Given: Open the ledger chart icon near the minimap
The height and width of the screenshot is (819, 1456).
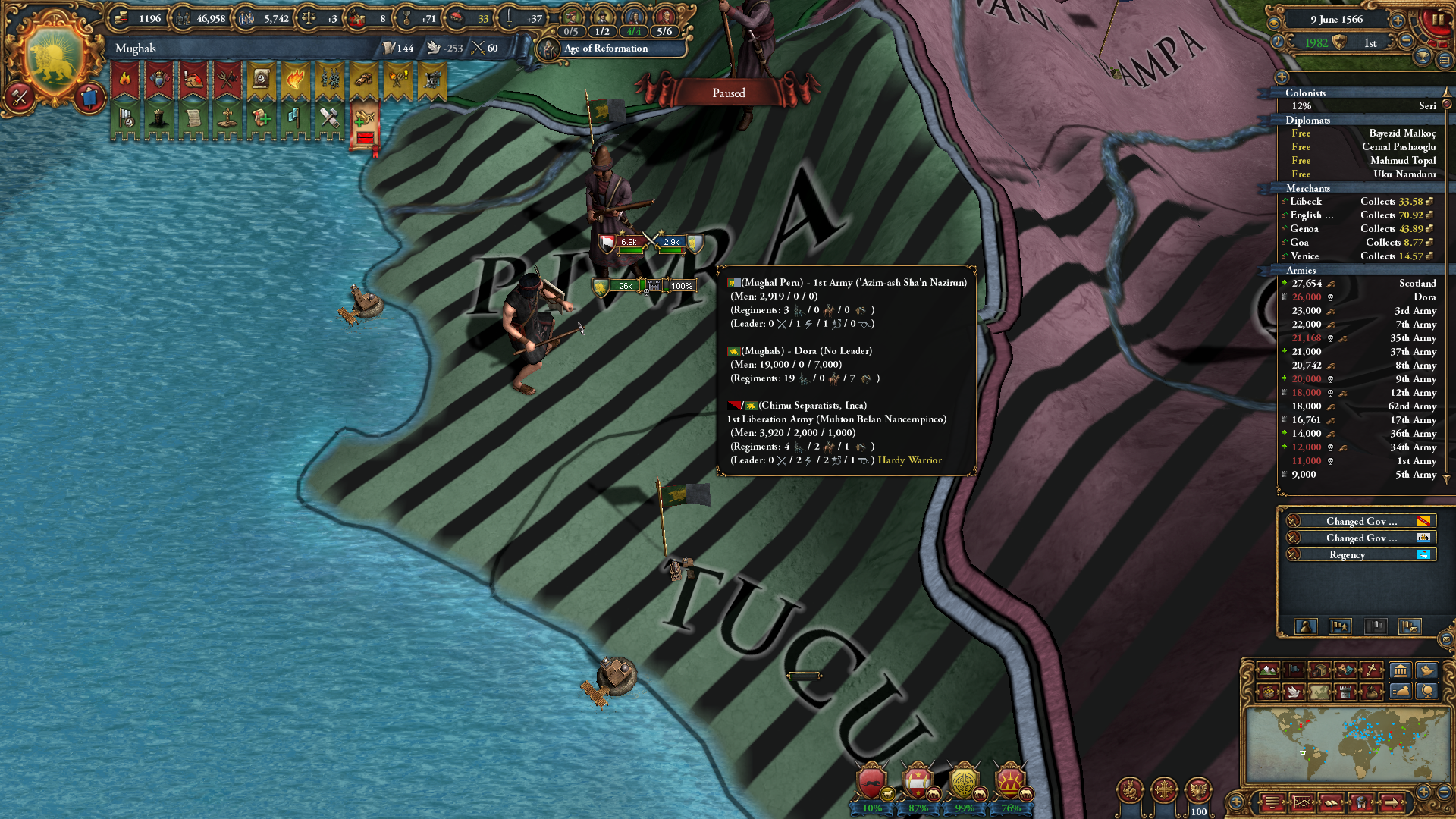Looking at the screenshot, I should [x=1303, y=802].
